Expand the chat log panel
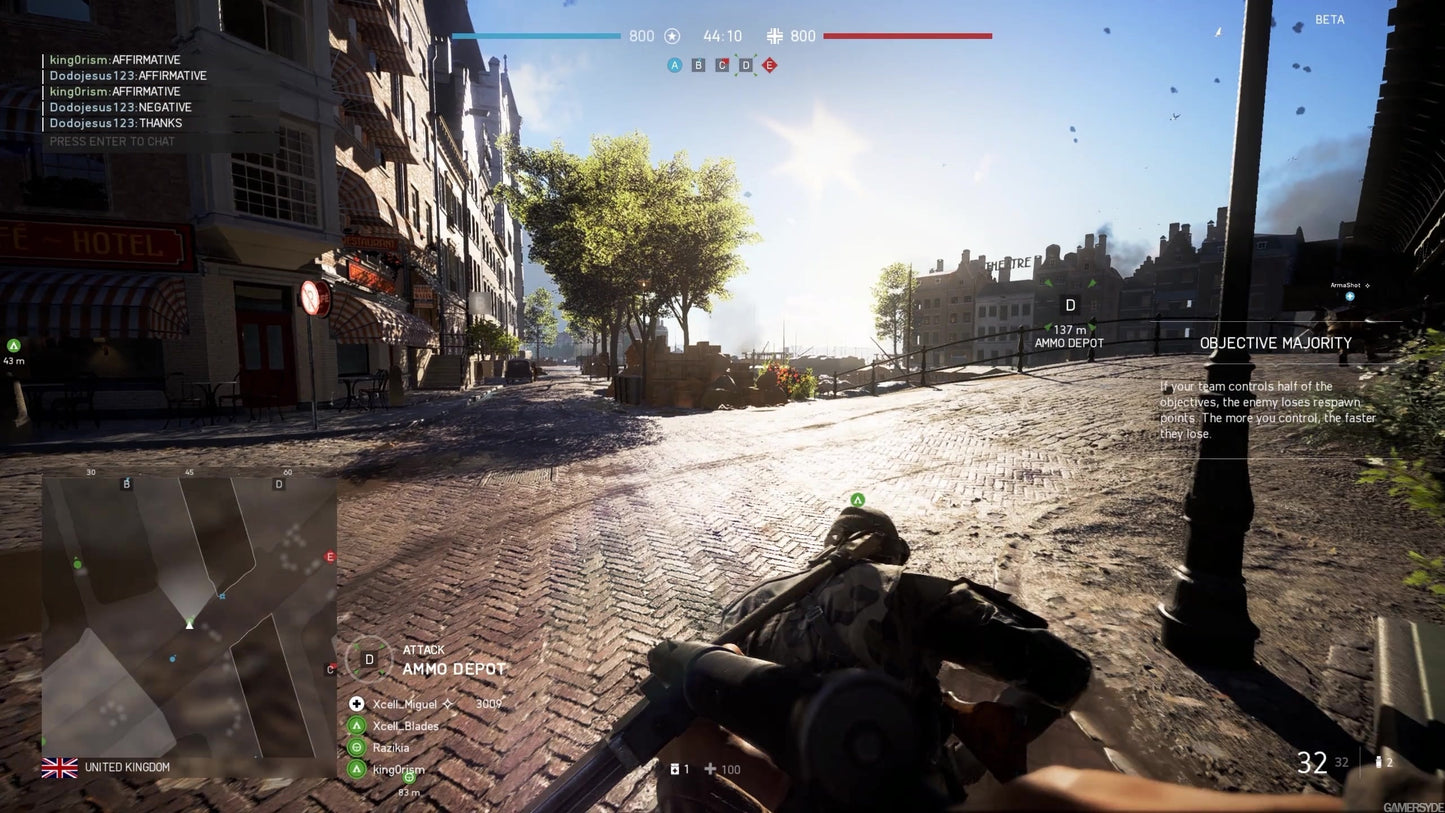The image size is (1445, 813). point(120,91)
